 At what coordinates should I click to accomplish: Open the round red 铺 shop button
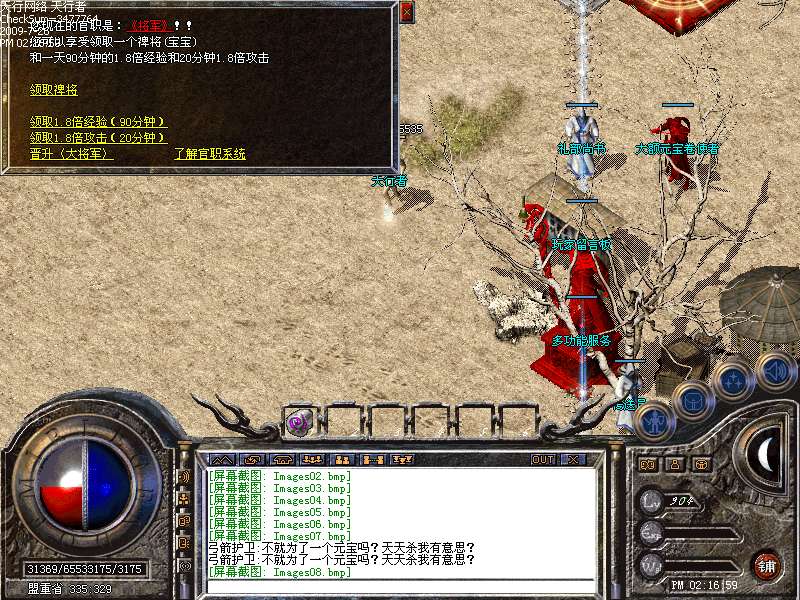pyautogui.click(x=766, y=564)
